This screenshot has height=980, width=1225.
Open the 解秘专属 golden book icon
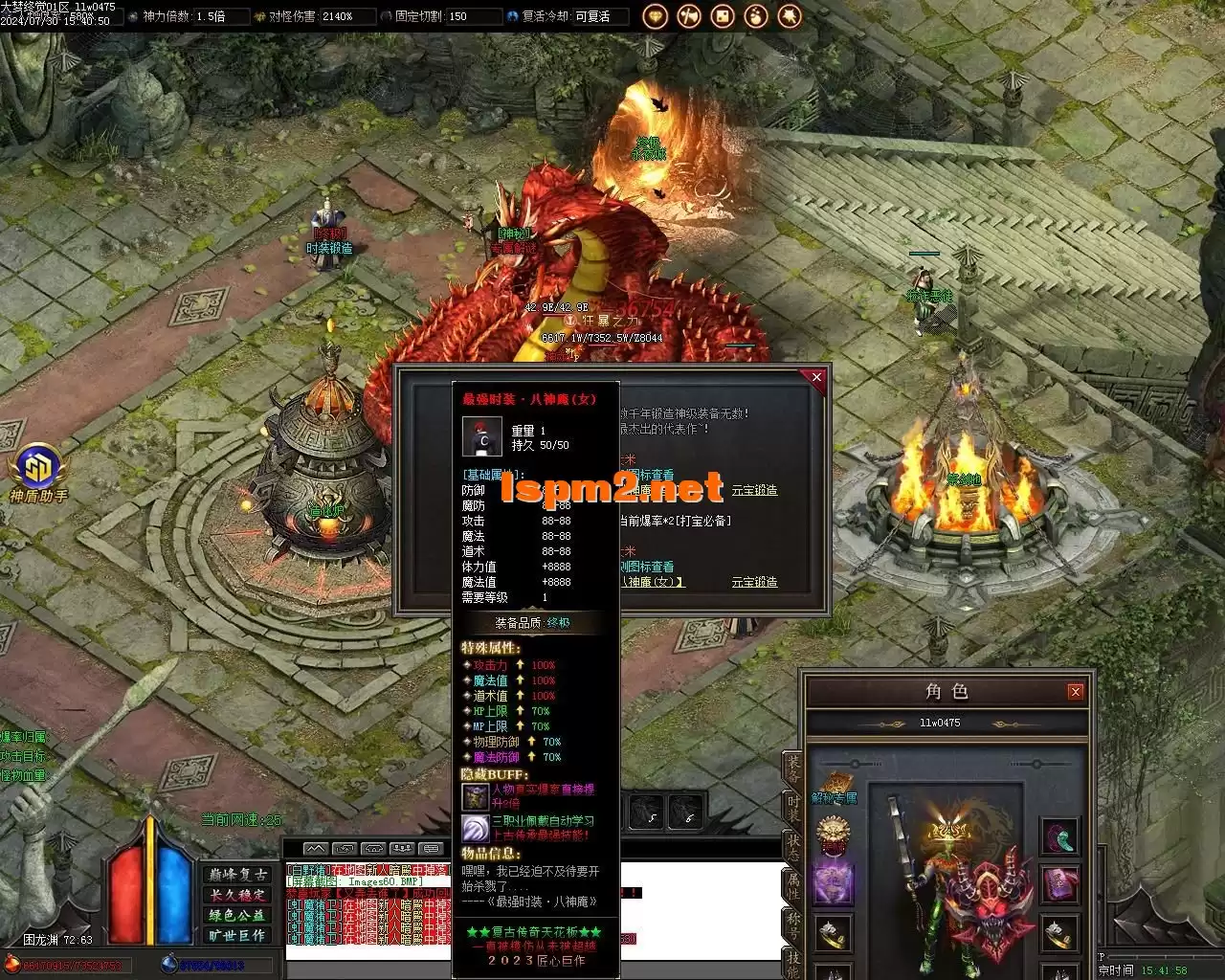coord(835,787)
